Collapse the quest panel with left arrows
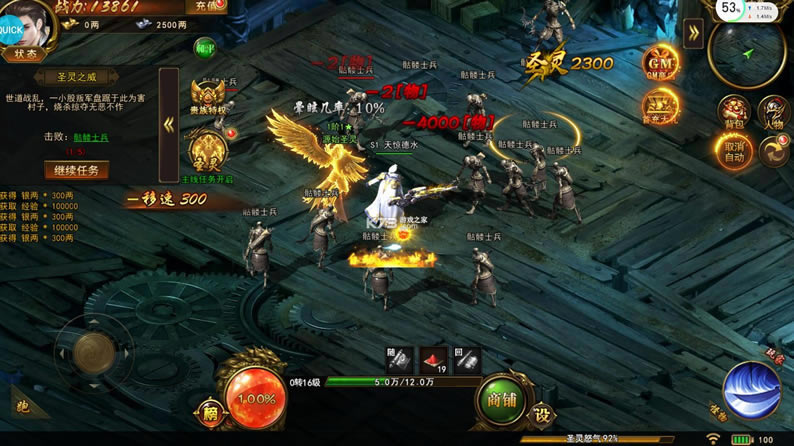 click(169, 126)
